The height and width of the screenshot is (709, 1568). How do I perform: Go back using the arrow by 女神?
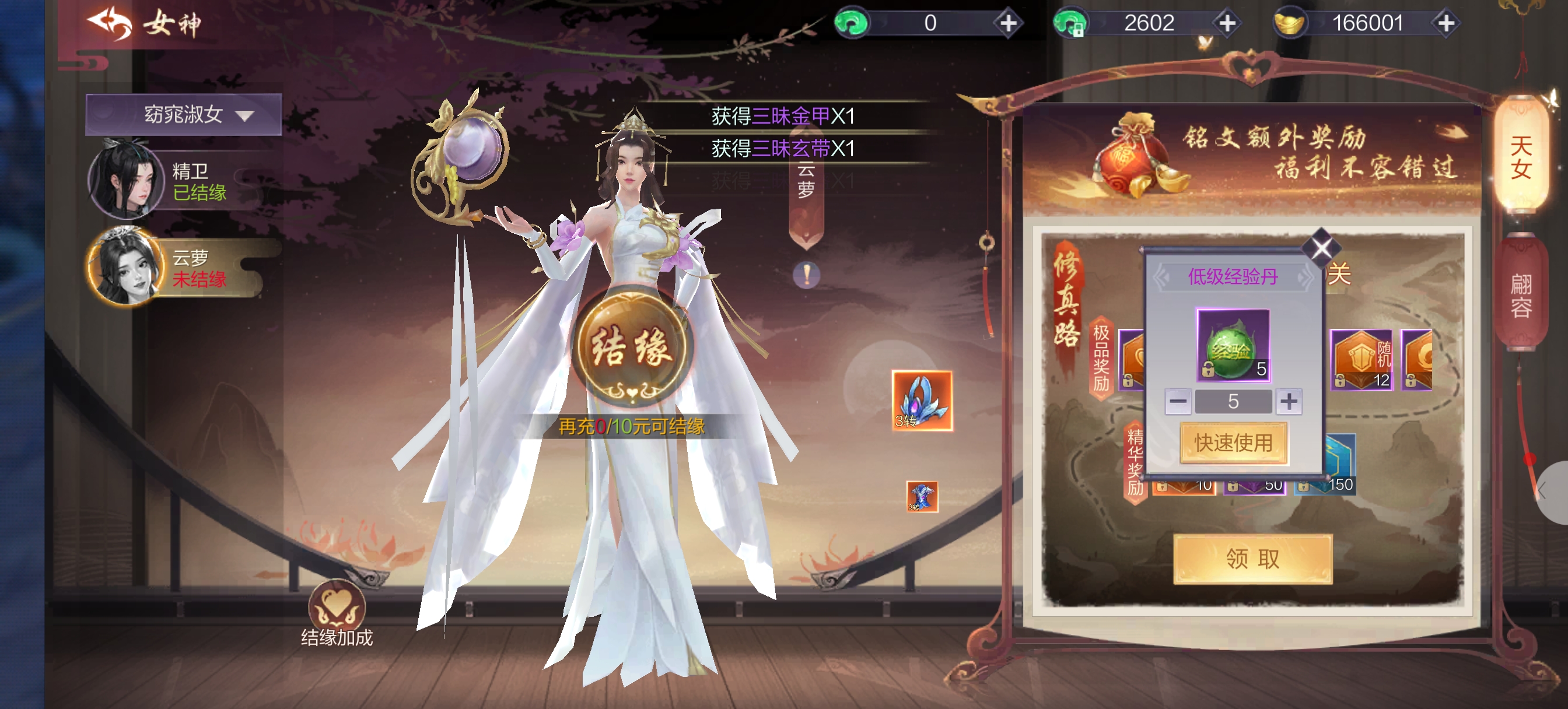click(110, 23)
